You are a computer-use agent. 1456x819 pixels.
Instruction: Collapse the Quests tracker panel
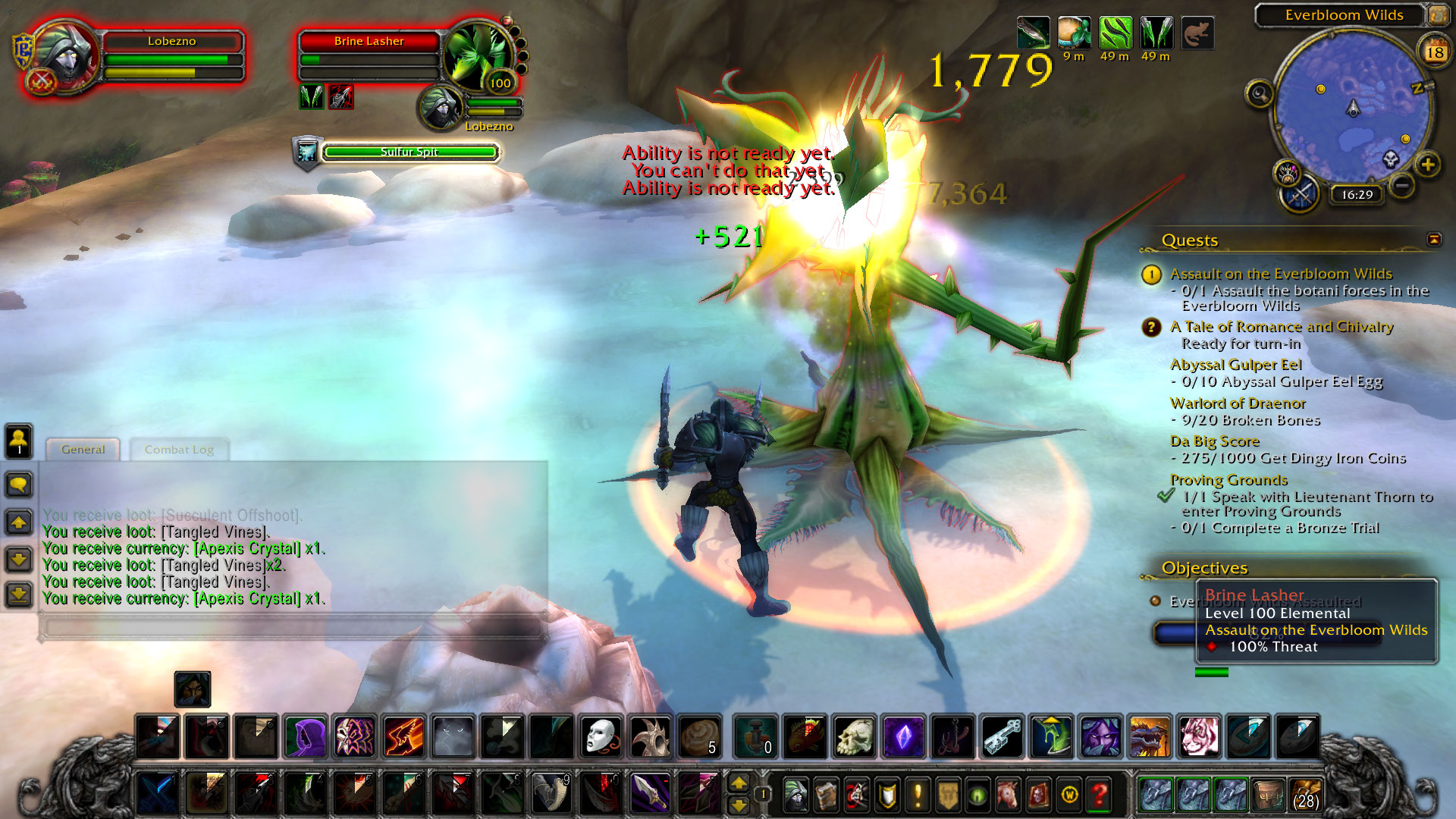[1434, 240]
